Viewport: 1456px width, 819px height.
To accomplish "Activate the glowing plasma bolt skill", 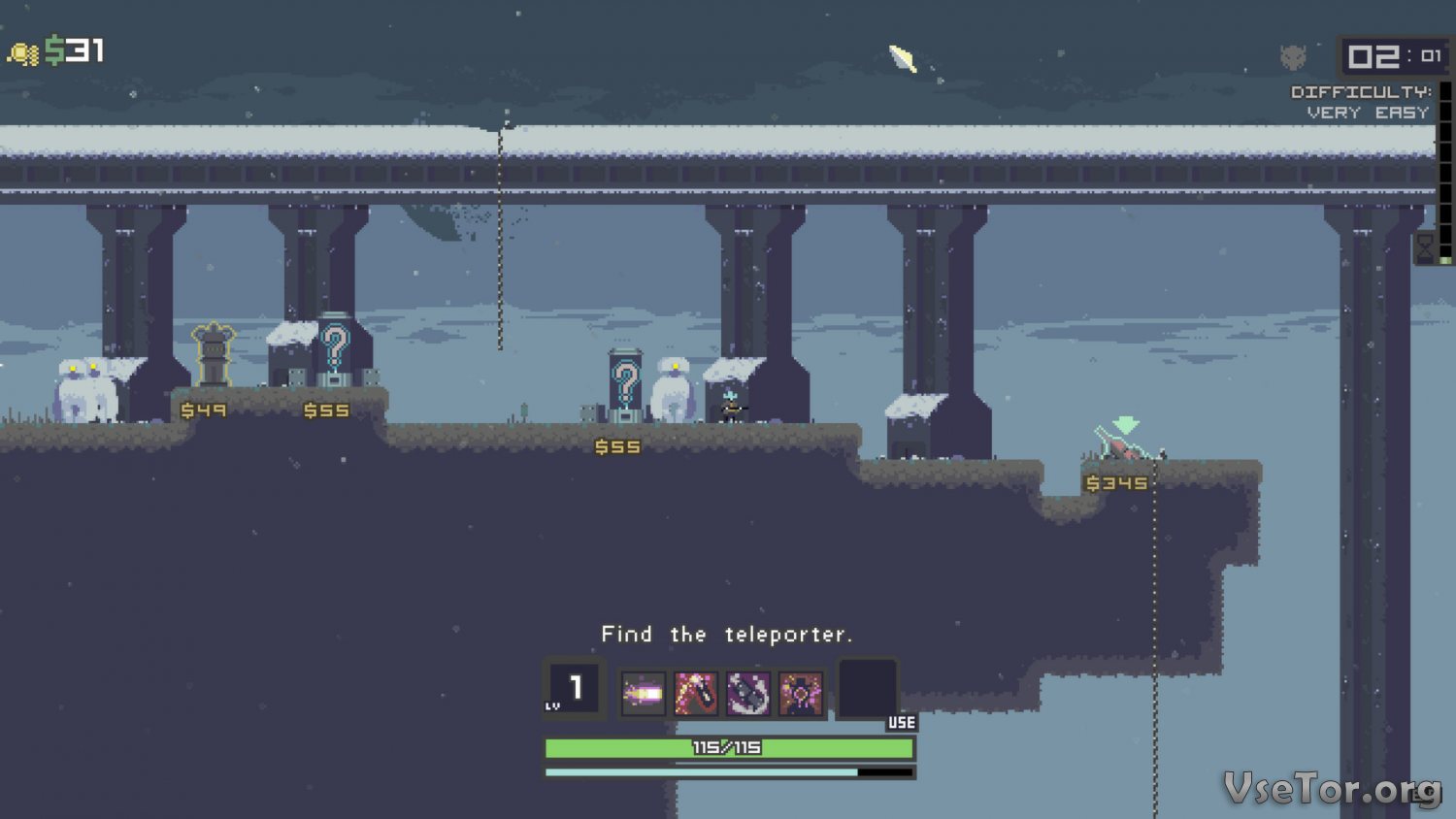I will [643, 693].
